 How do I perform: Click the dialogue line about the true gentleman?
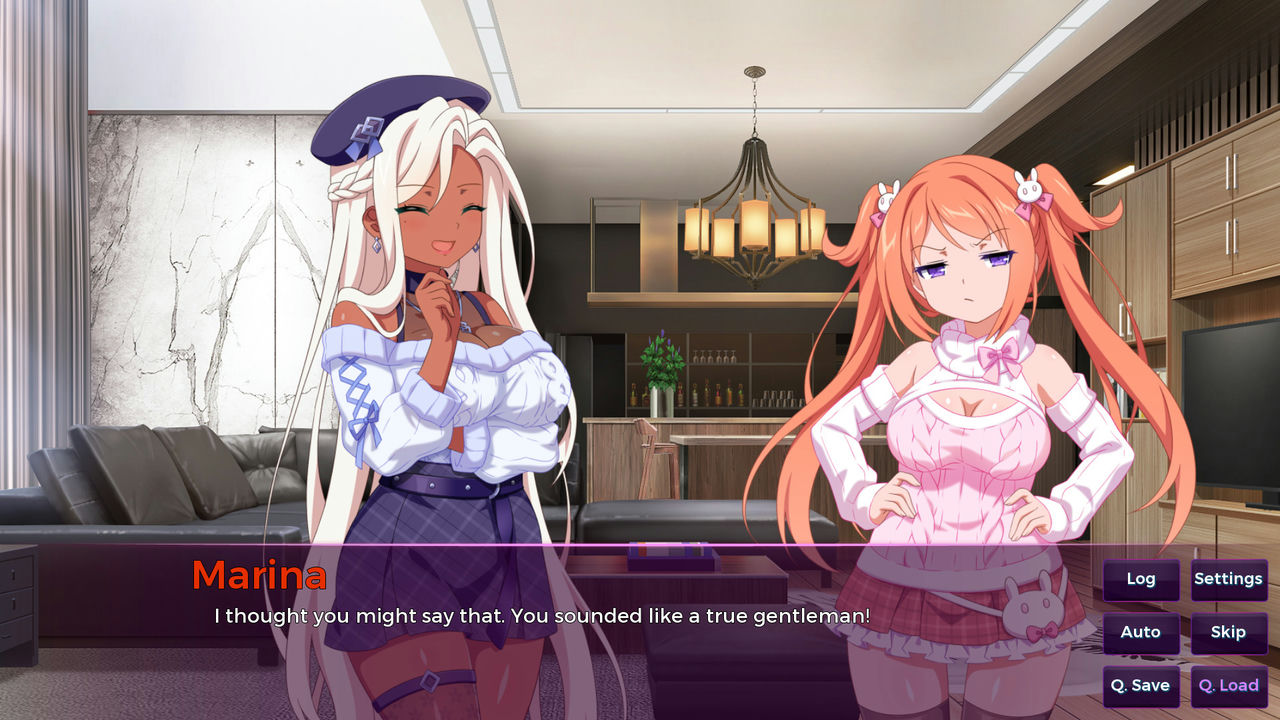point(540,617)
